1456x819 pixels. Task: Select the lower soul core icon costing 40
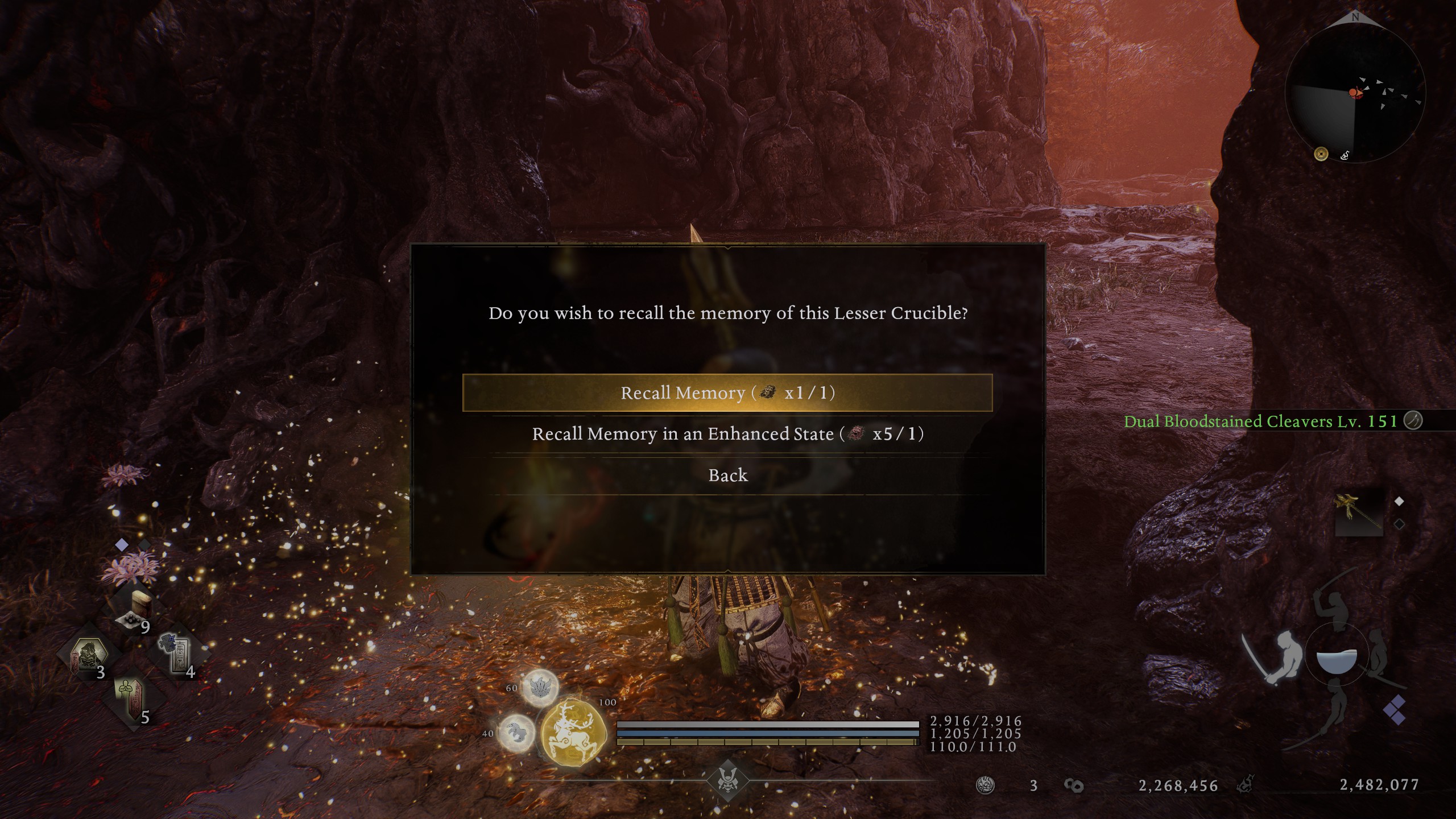click(x=516, y=733)
